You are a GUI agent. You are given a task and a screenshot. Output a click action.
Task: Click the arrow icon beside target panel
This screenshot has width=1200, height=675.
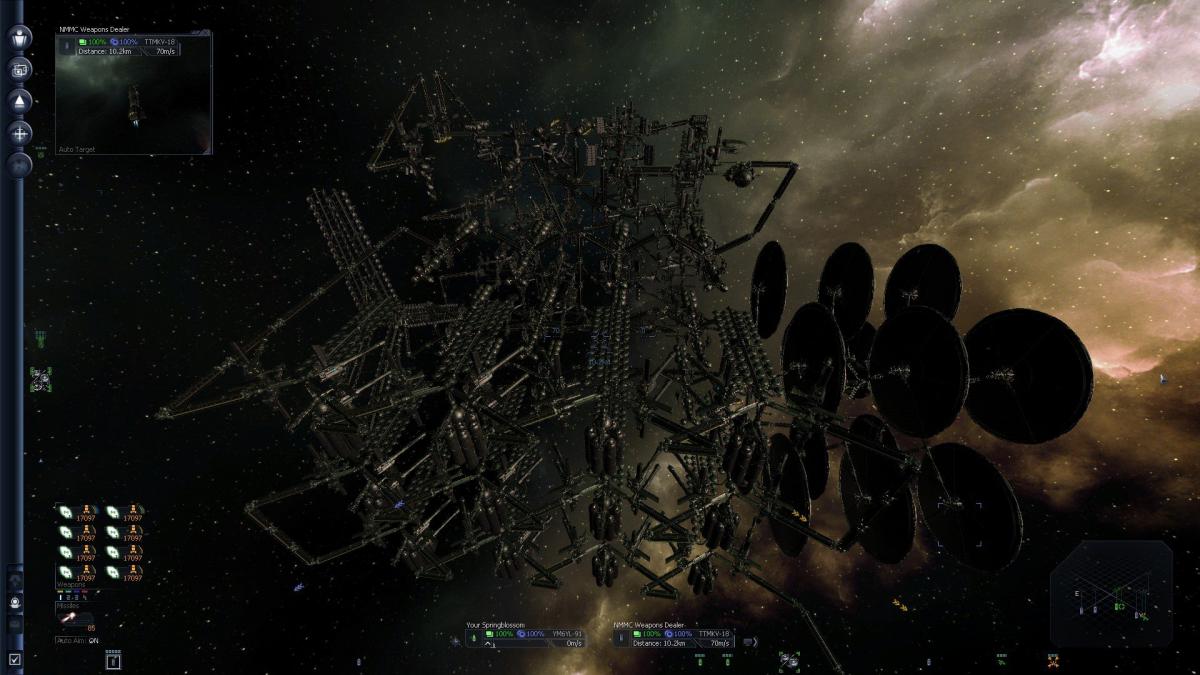(751, 641)
